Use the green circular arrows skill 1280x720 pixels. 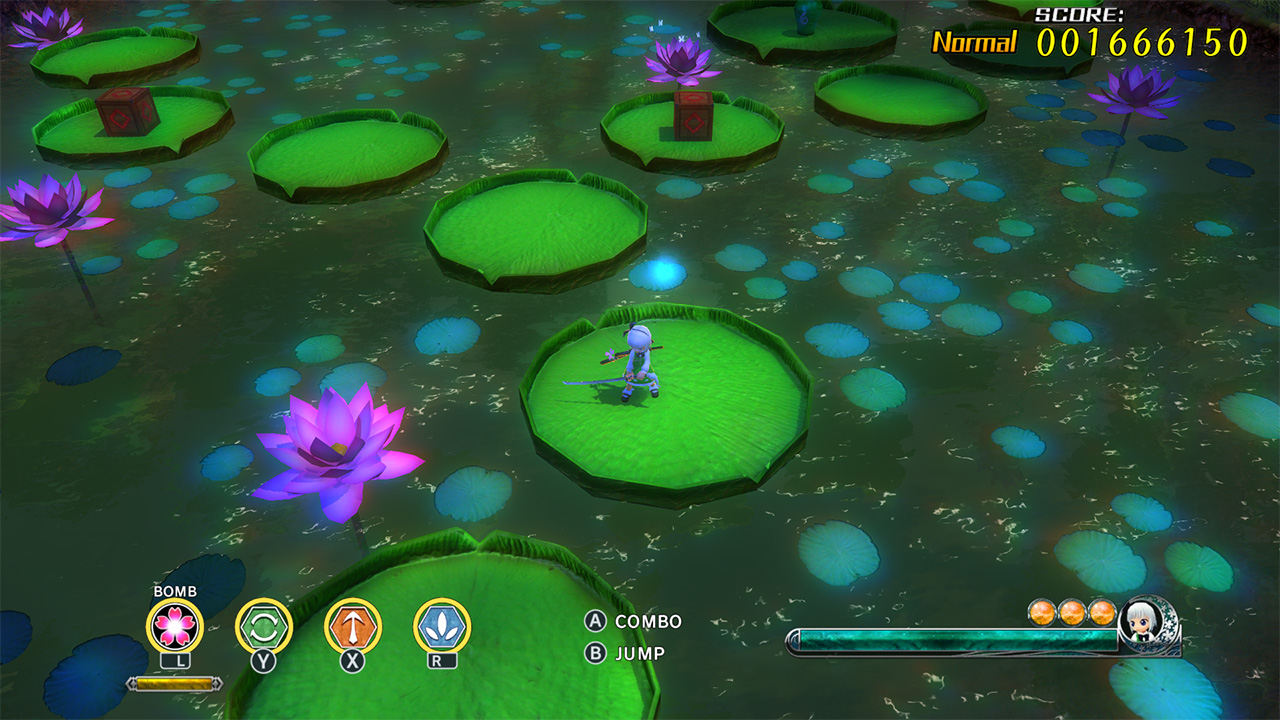coord(264,626)
